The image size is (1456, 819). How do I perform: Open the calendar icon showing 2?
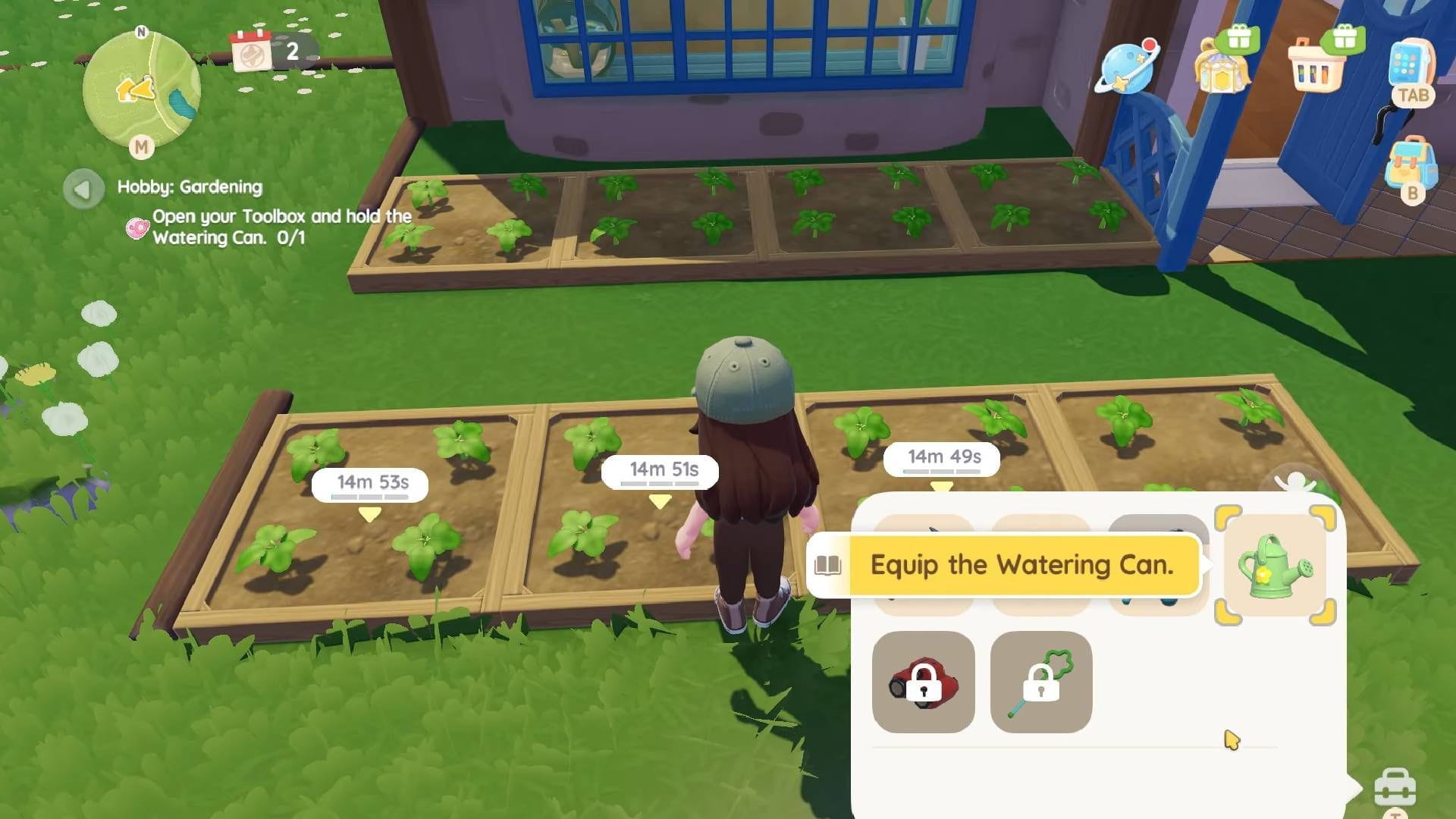(x=252, y=52)
